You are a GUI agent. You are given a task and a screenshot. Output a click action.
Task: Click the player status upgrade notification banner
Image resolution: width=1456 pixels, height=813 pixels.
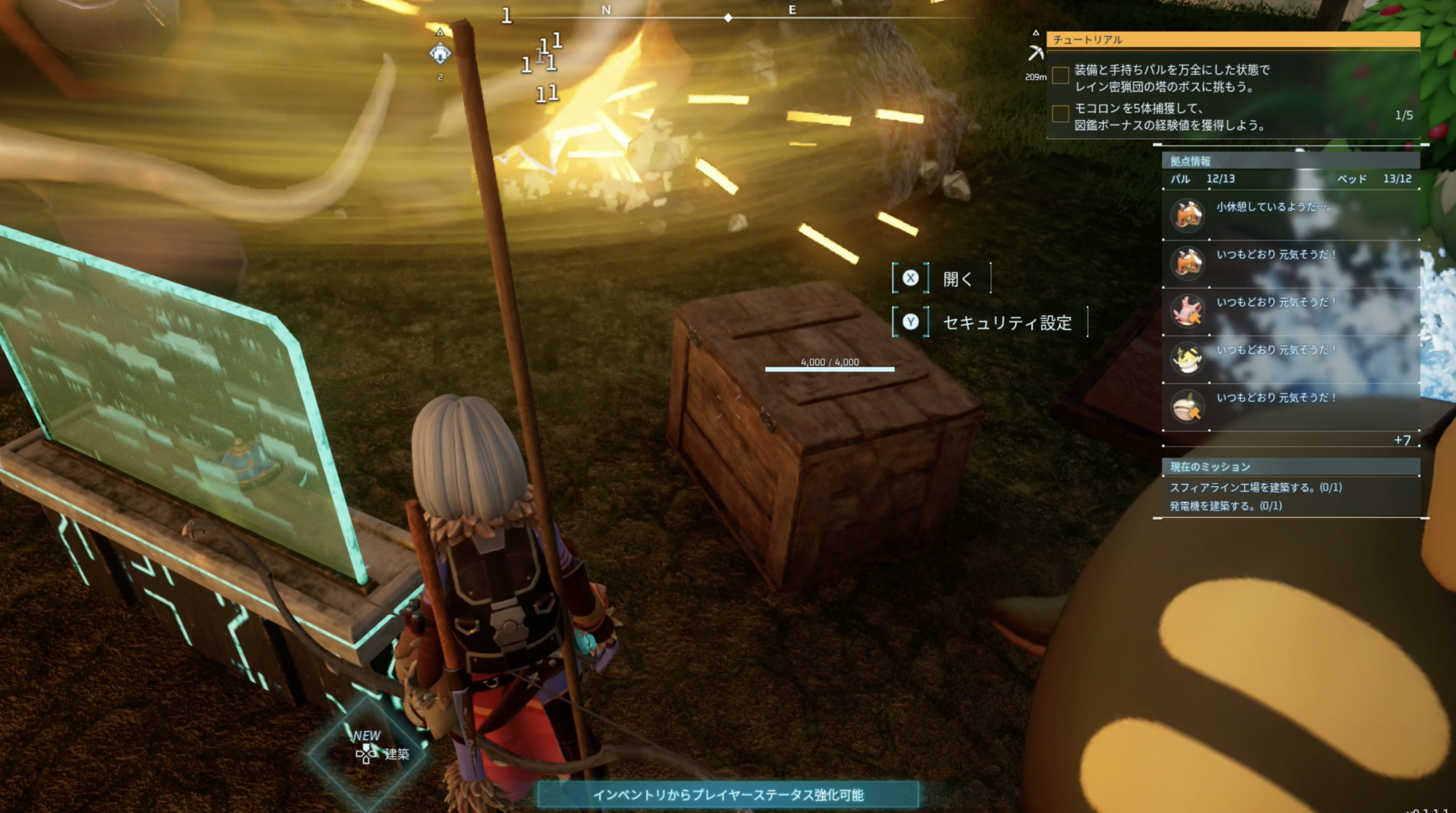pyautogui.click(x=728, y=795)
